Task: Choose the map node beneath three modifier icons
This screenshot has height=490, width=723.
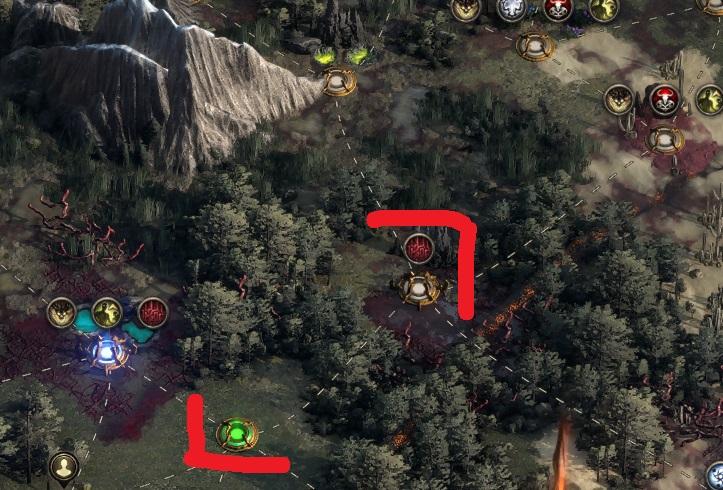Action: (664, 138)
